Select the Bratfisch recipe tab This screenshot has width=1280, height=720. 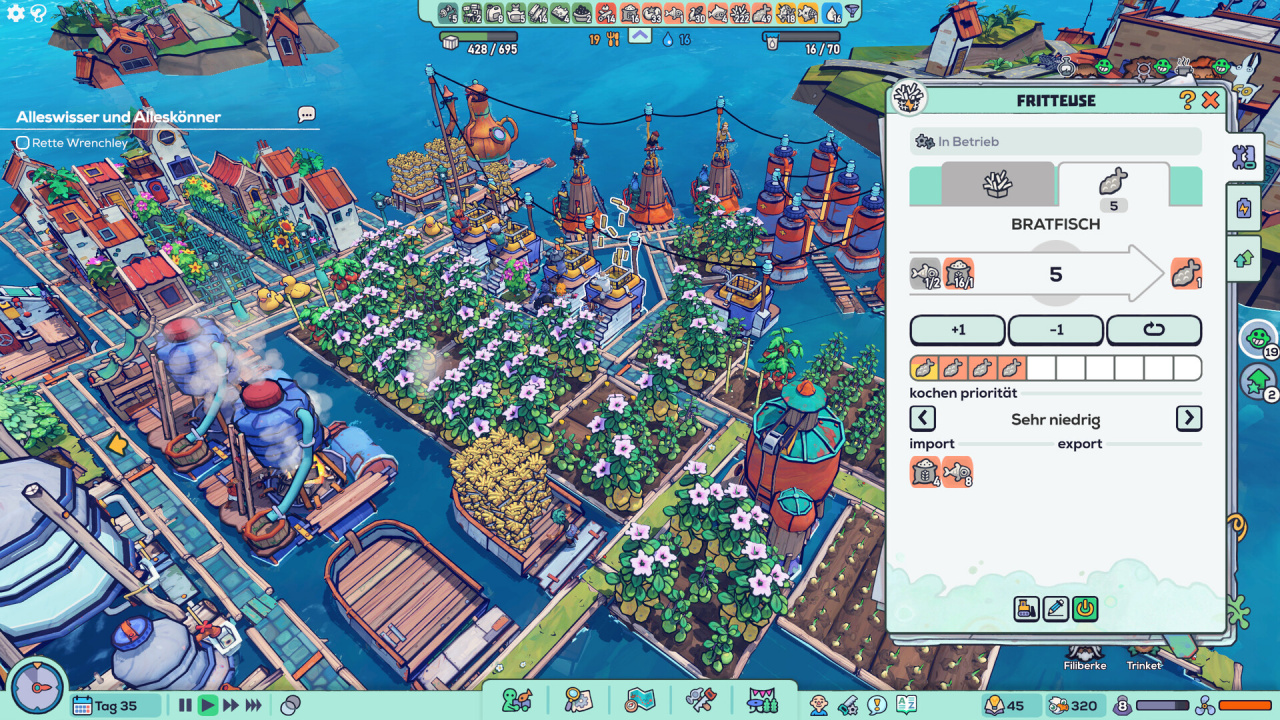click(1112, 184)
